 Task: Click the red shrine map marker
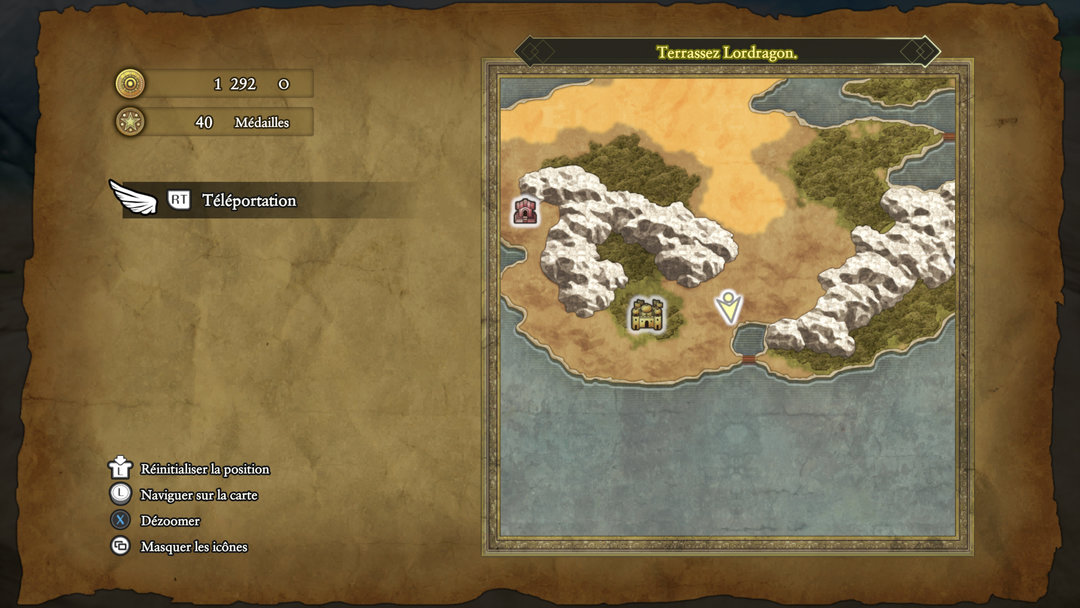525,210
